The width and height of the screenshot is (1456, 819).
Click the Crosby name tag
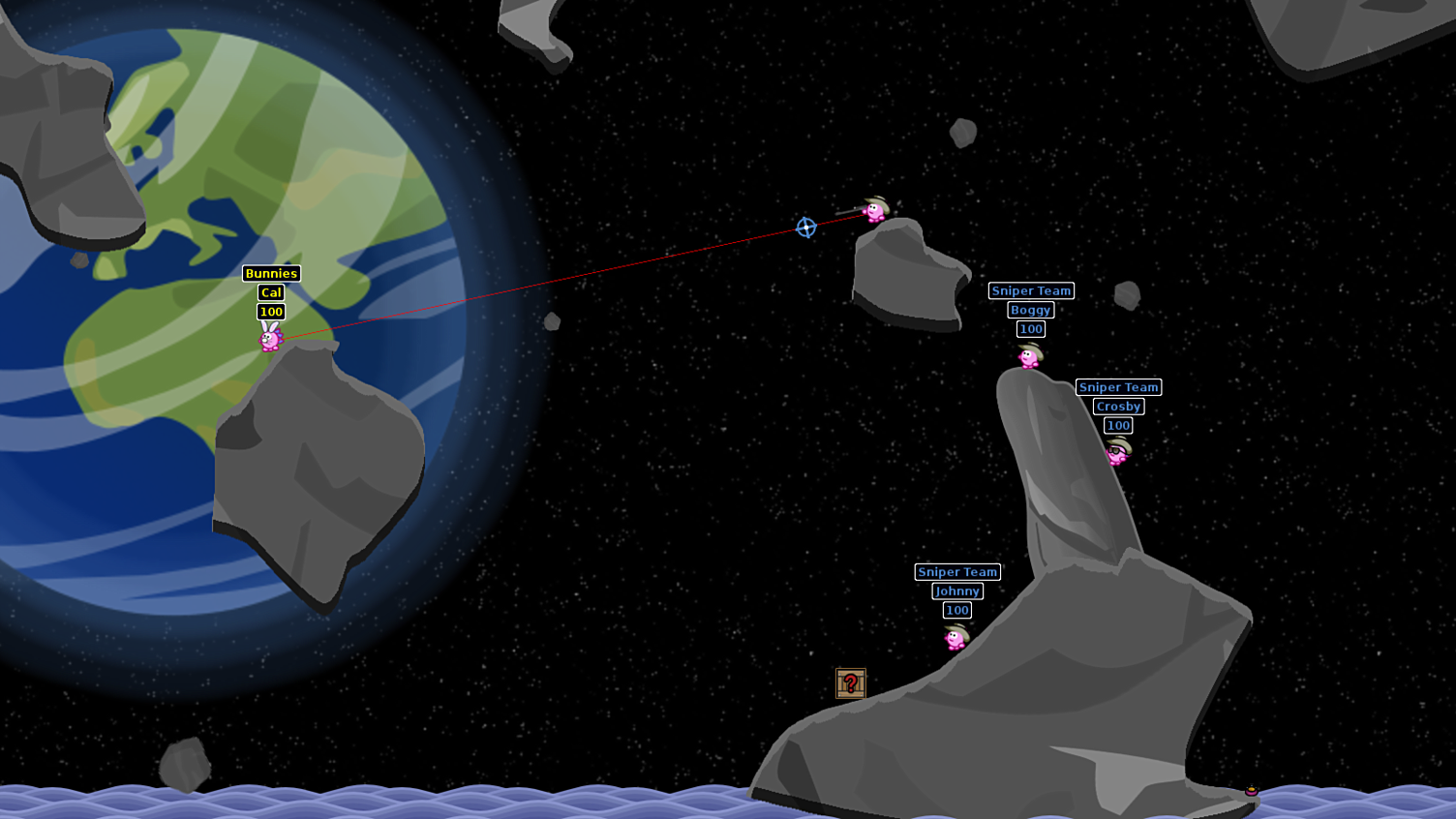1117,407
